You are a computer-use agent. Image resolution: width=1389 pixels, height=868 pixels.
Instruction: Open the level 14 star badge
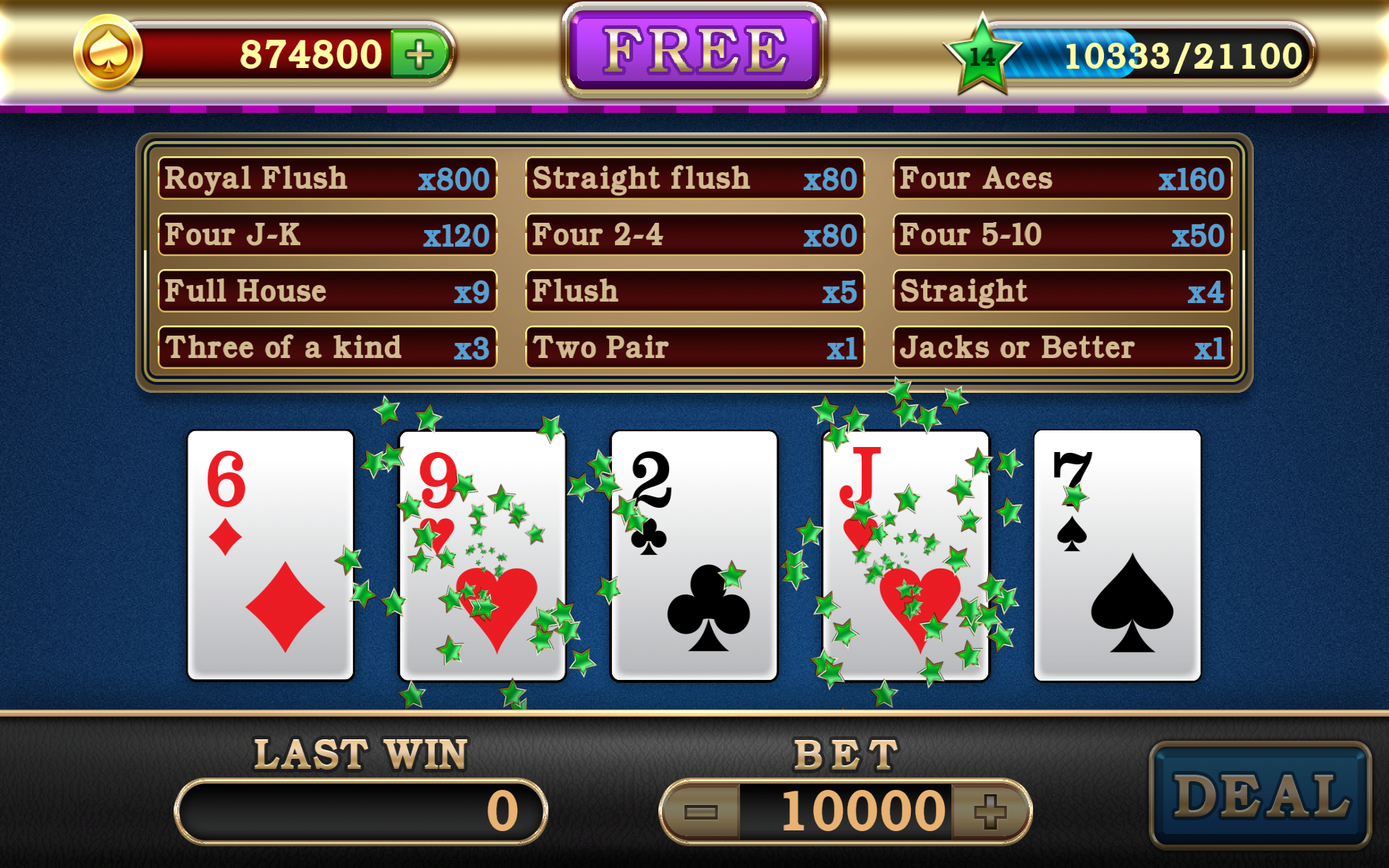coord(982,56)
